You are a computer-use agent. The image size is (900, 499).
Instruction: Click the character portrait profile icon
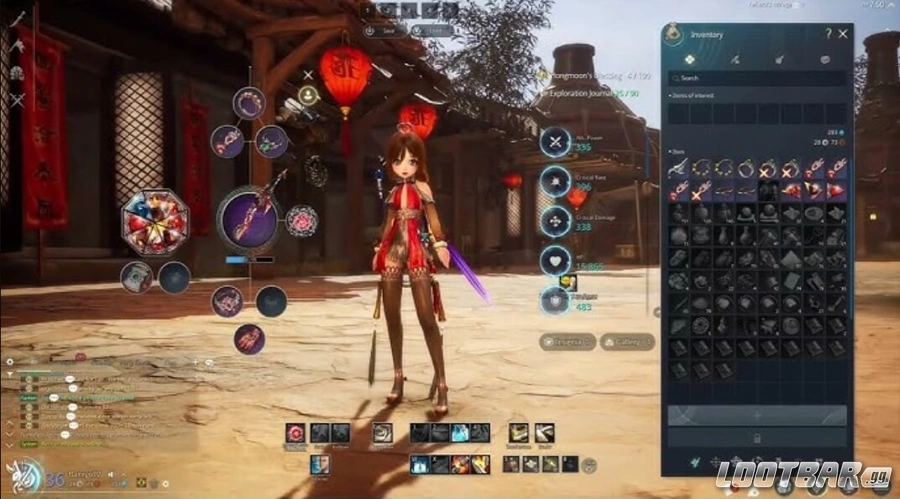coord(308,96)
